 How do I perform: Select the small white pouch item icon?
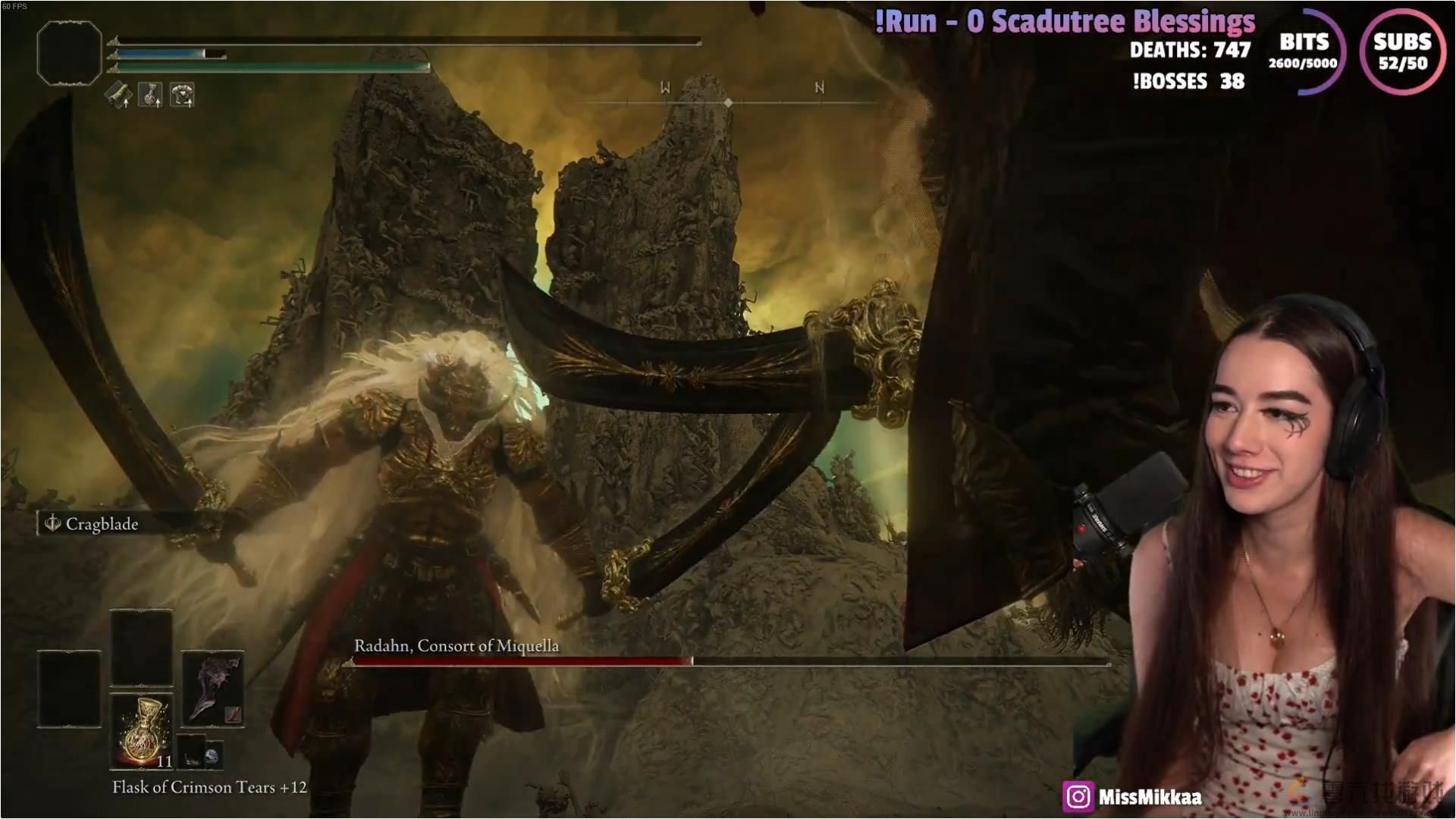212,755
